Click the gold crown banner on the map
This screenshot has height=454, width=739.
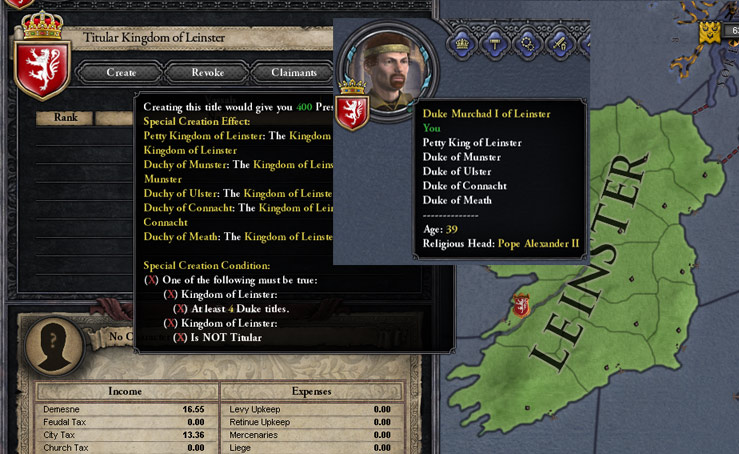pyautogui.click(x=709, y=32)
